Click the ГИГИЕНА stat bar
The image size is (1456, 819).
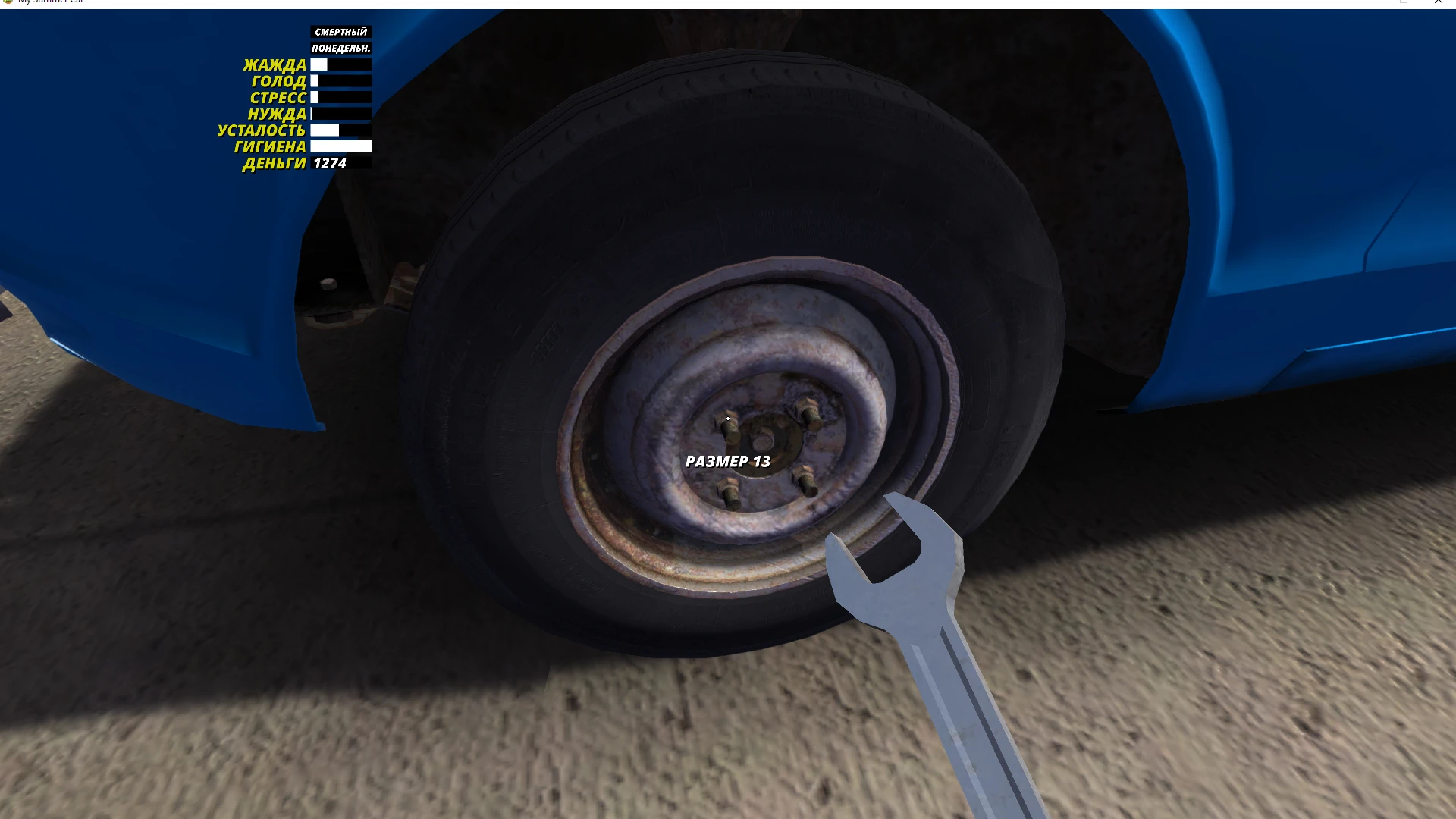pos(341,147)
